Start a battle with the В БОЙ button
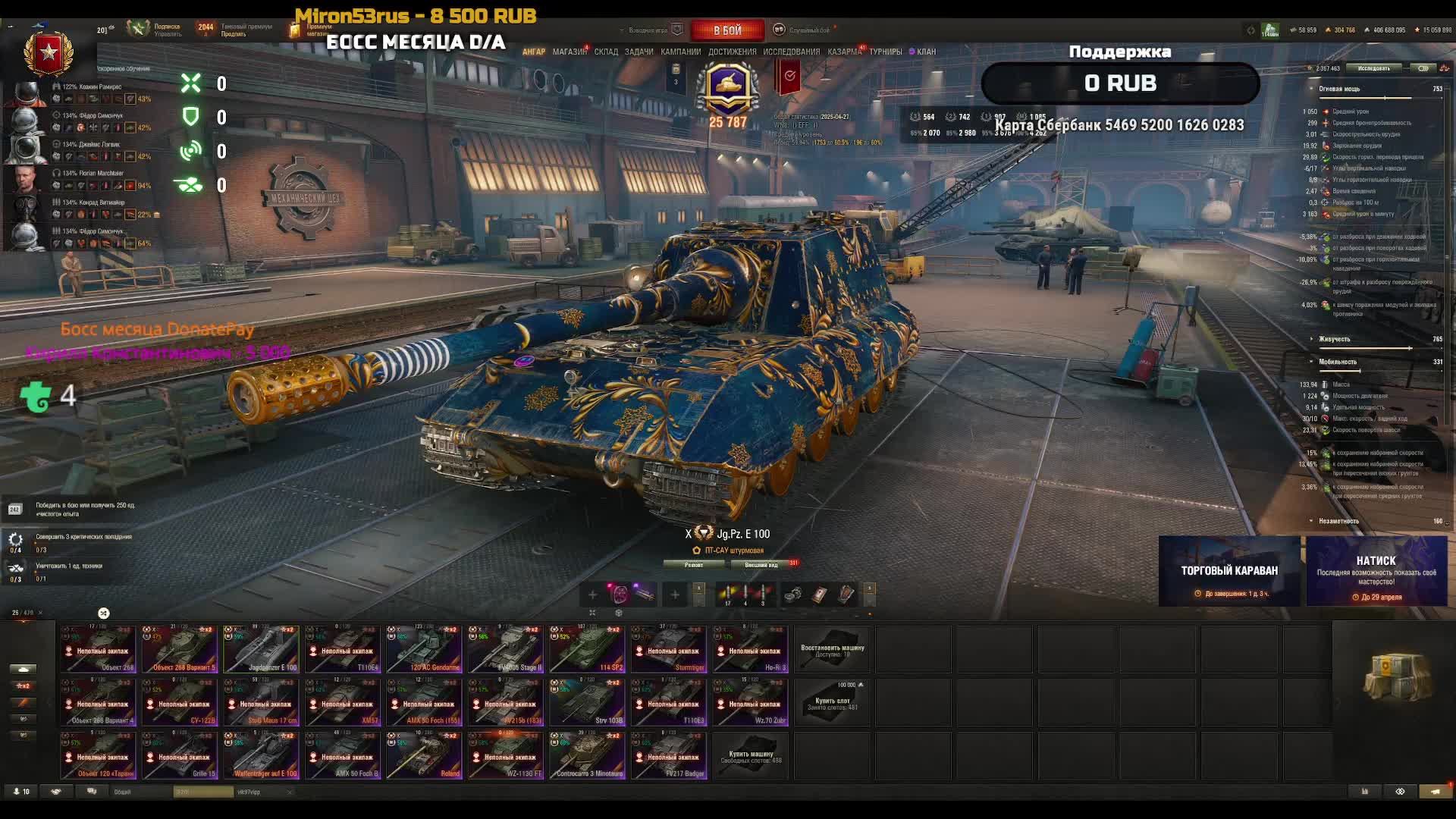1456x819 pixels. tap(727, 30)
